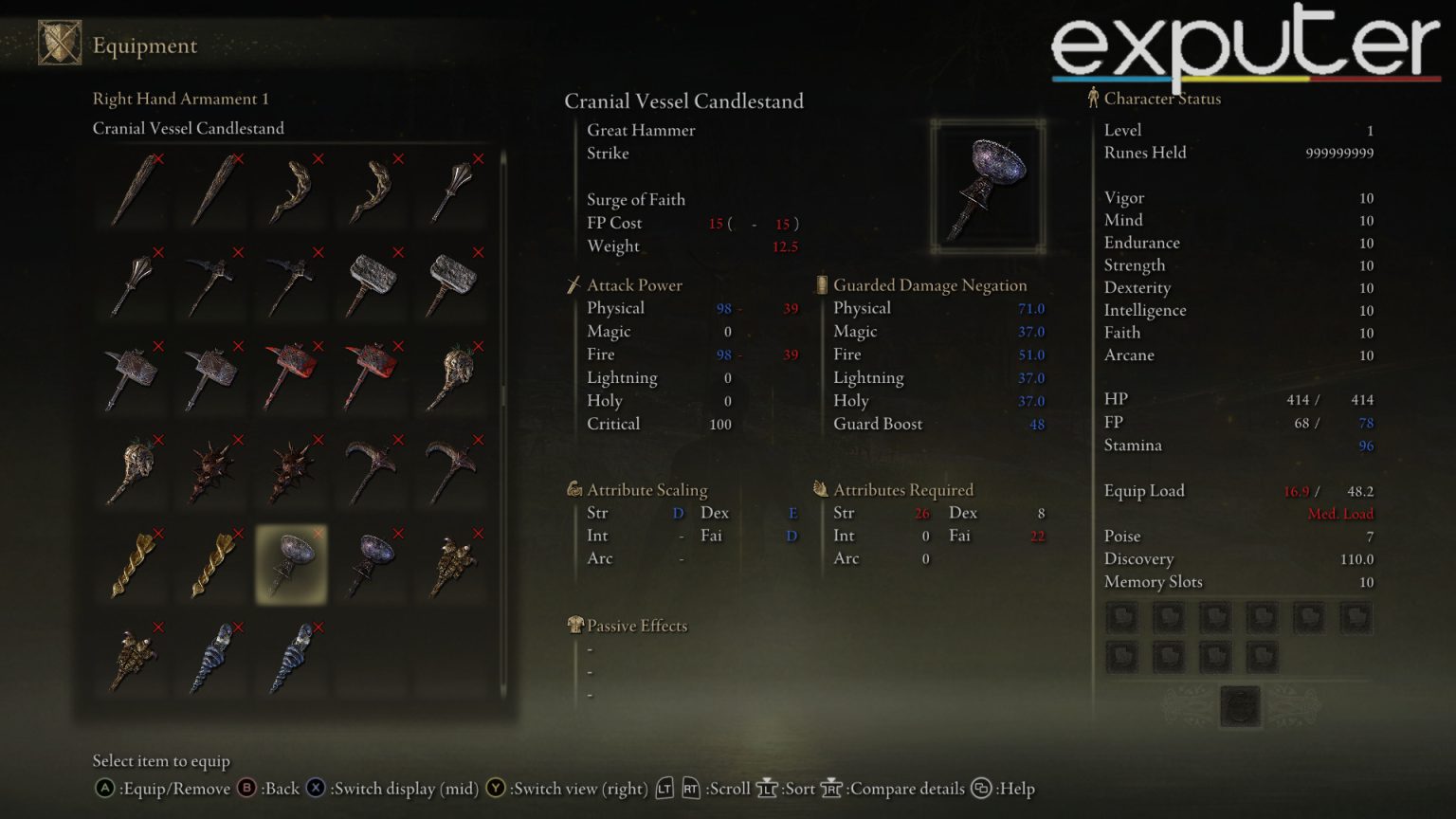
Task: Click the Back (B) prompt
Action: [245, 788]
